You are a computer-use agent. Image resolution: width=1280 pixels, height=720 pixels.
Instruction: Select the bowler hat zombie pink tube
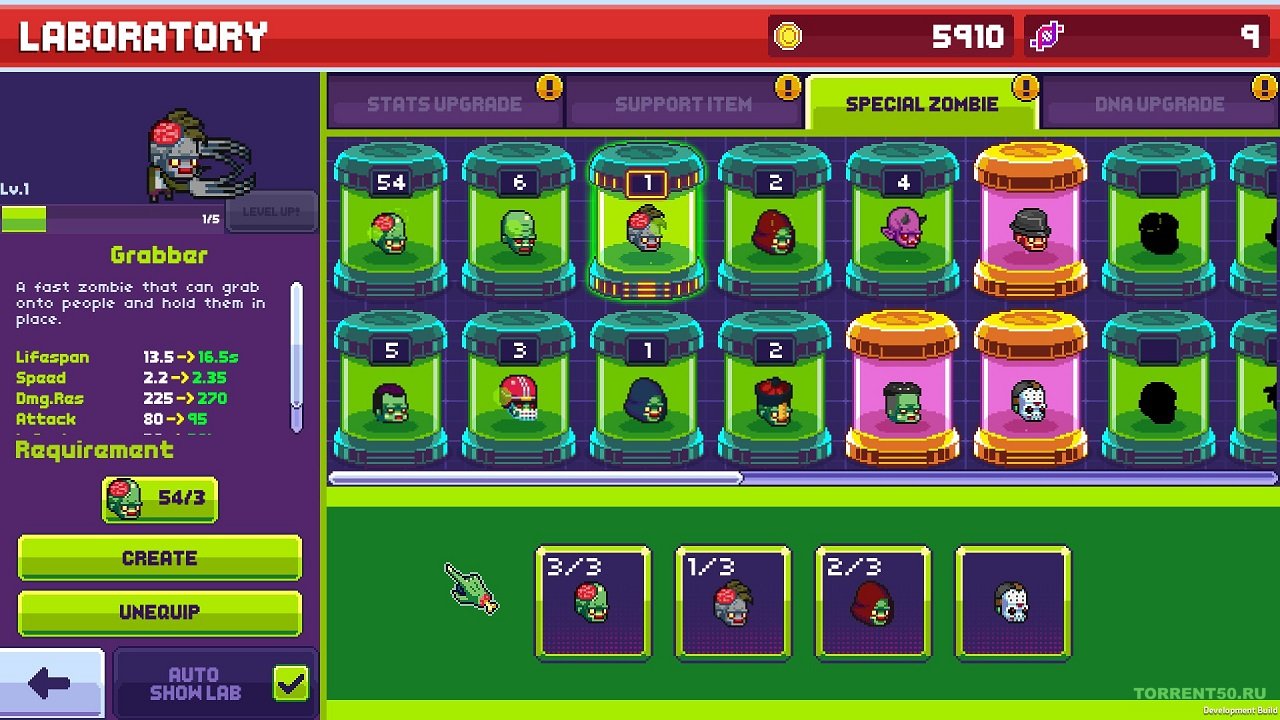[1030, 222]
